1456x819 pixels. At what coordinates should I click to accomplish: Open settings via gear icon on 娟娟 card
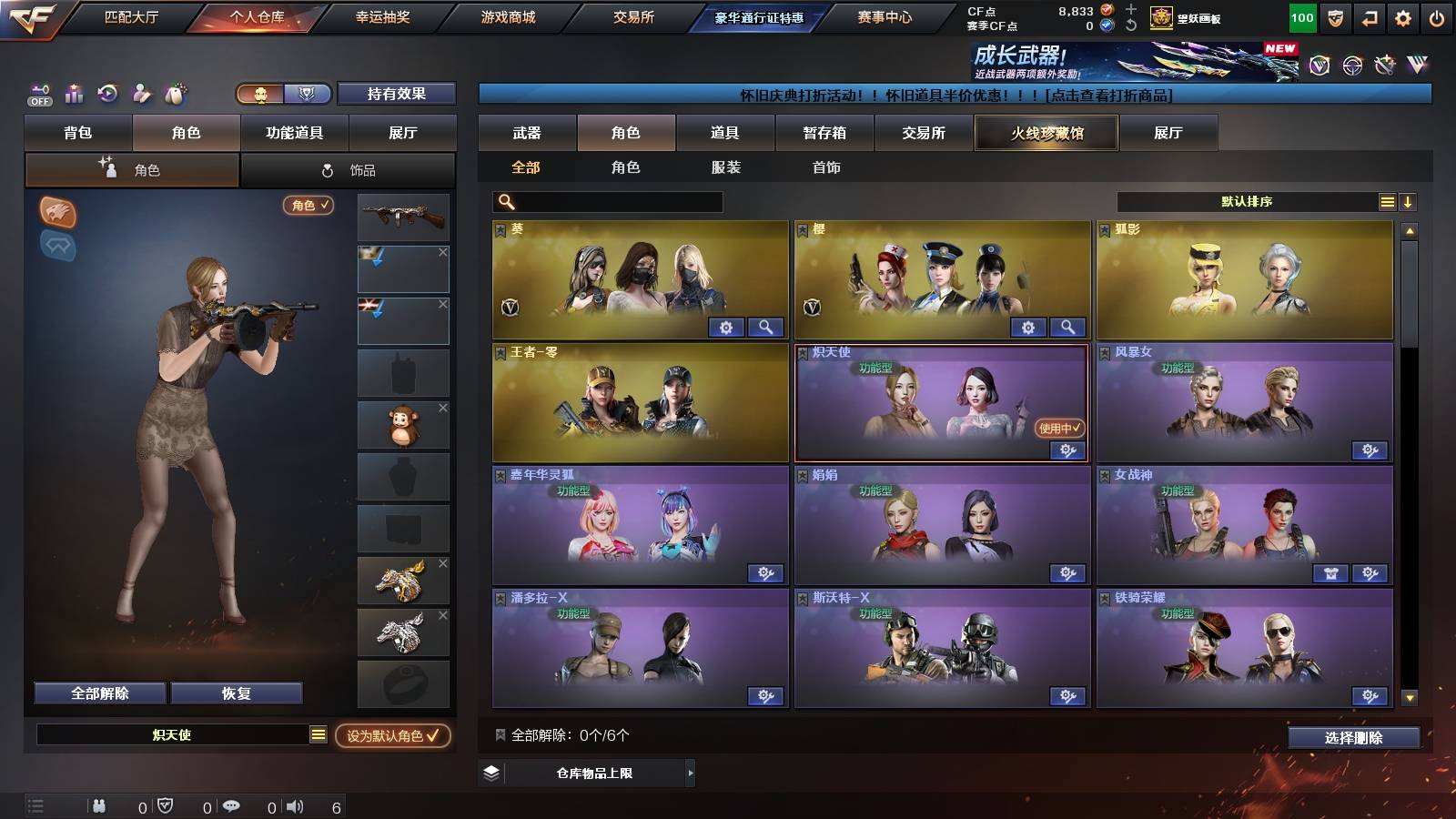(x=1067, y=573)
